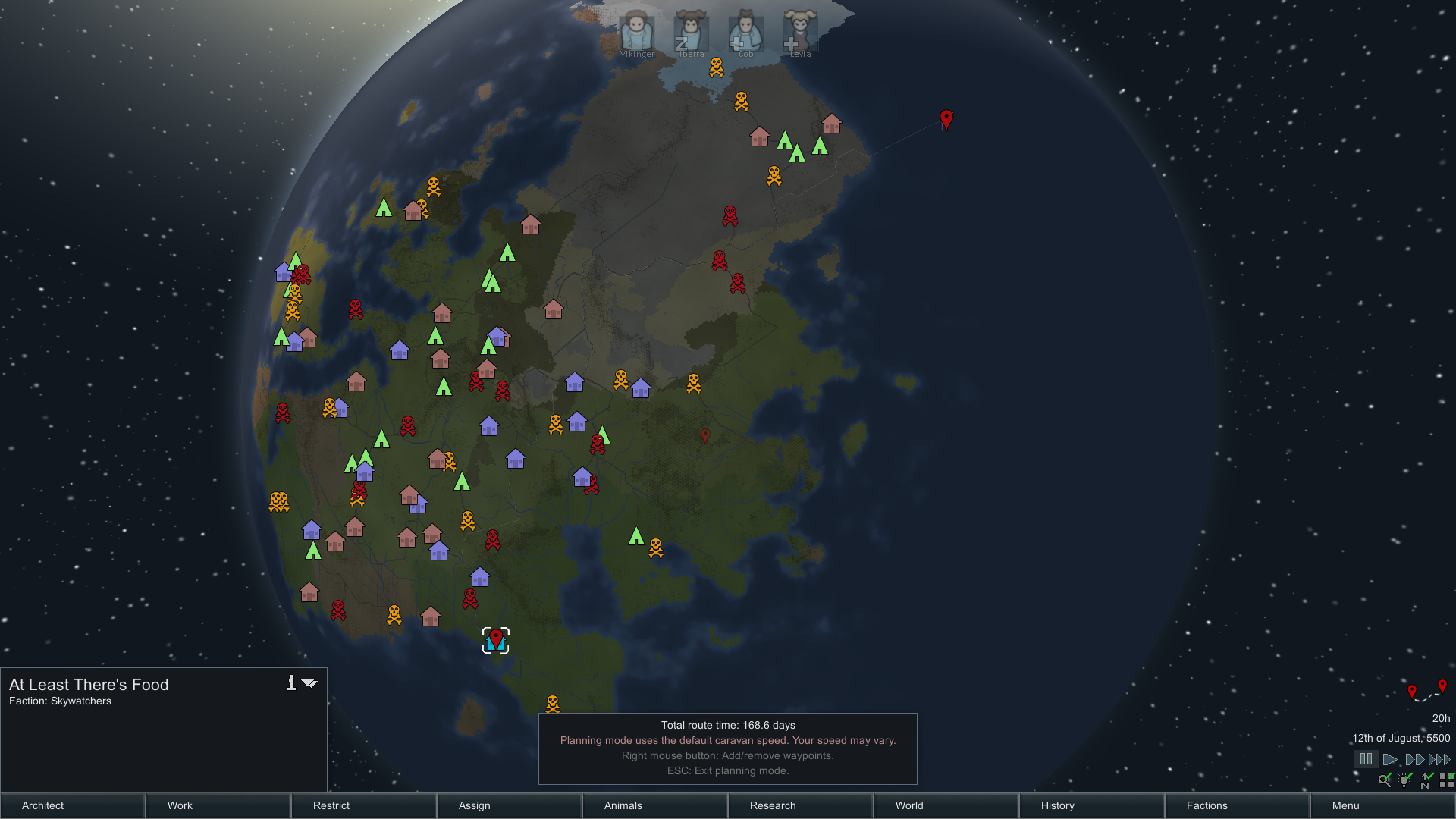Select colonist Vikinger's portrait
Image resolution: width=1456 pixels, height=819 pixels.
637,32
